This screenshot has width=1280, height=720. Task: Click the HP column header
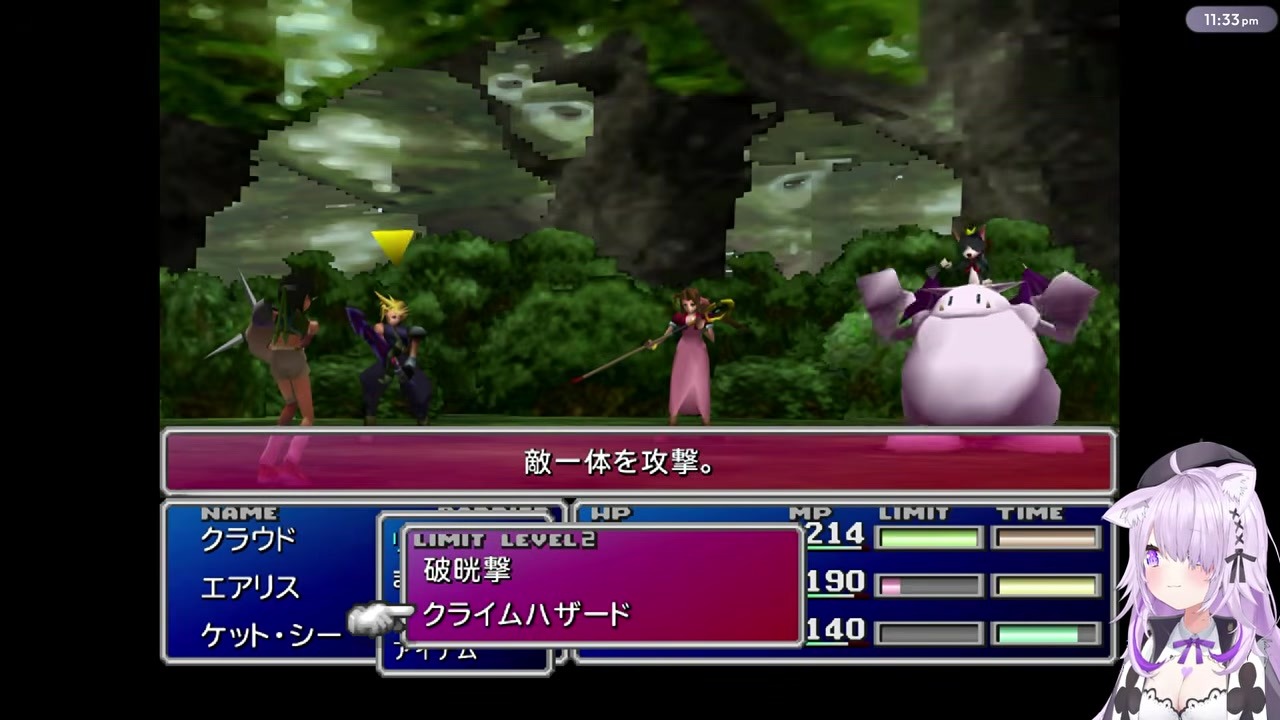pos(611,513)
